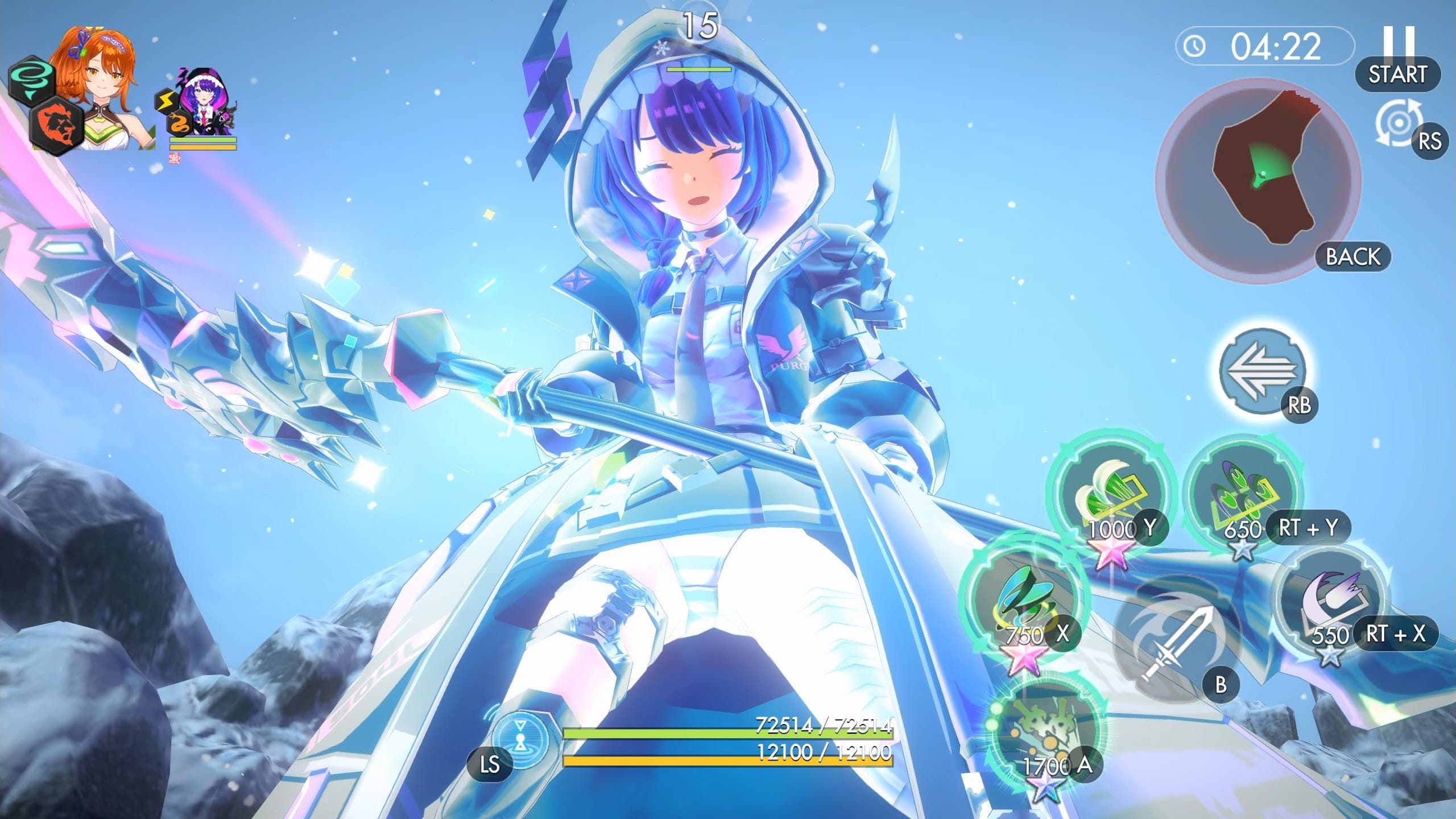Open the circular minimap

pyautogui.click(x=1258, y=177)
